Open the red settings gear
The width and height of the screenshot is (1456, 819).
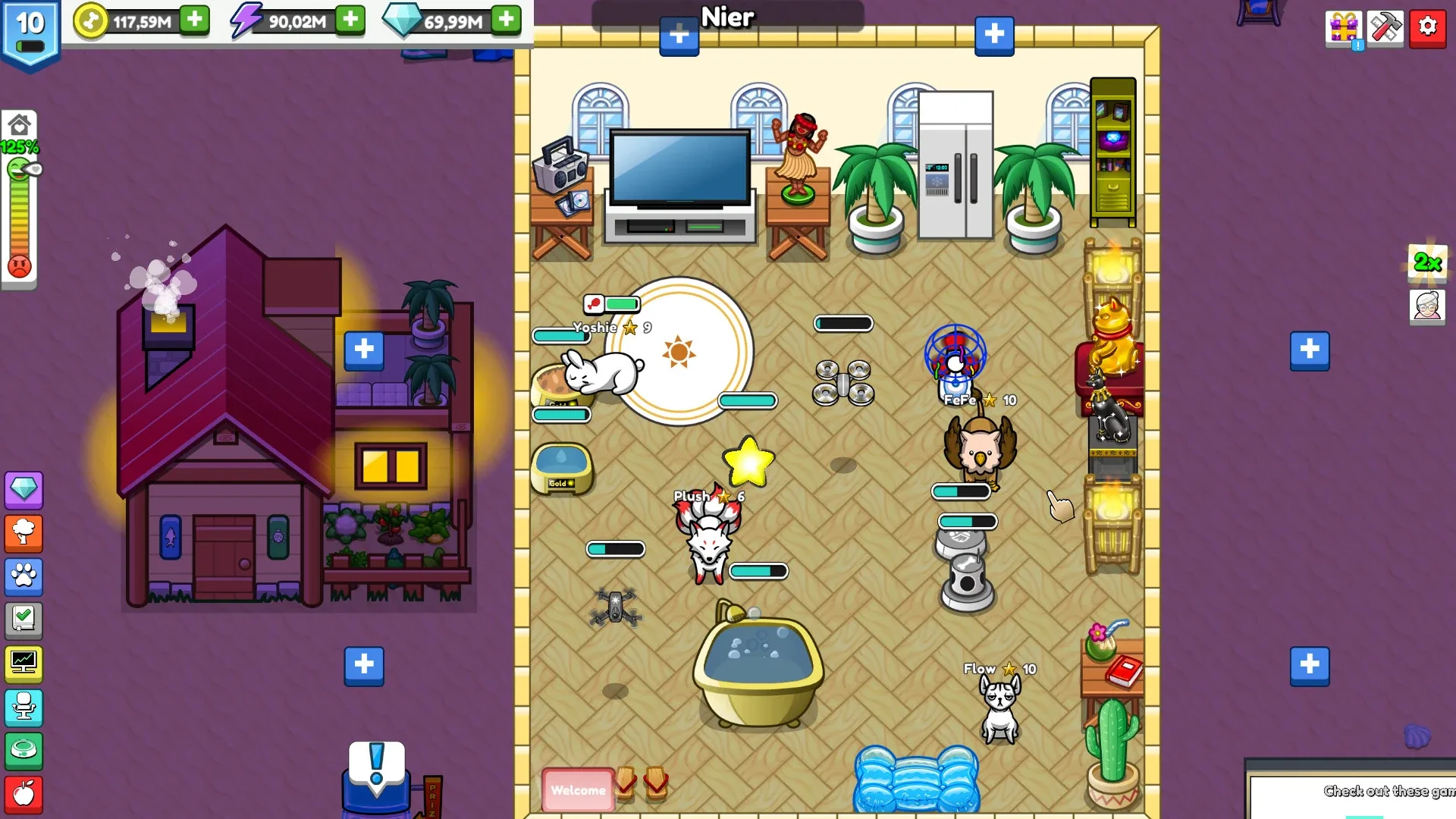coord(1428,27)
